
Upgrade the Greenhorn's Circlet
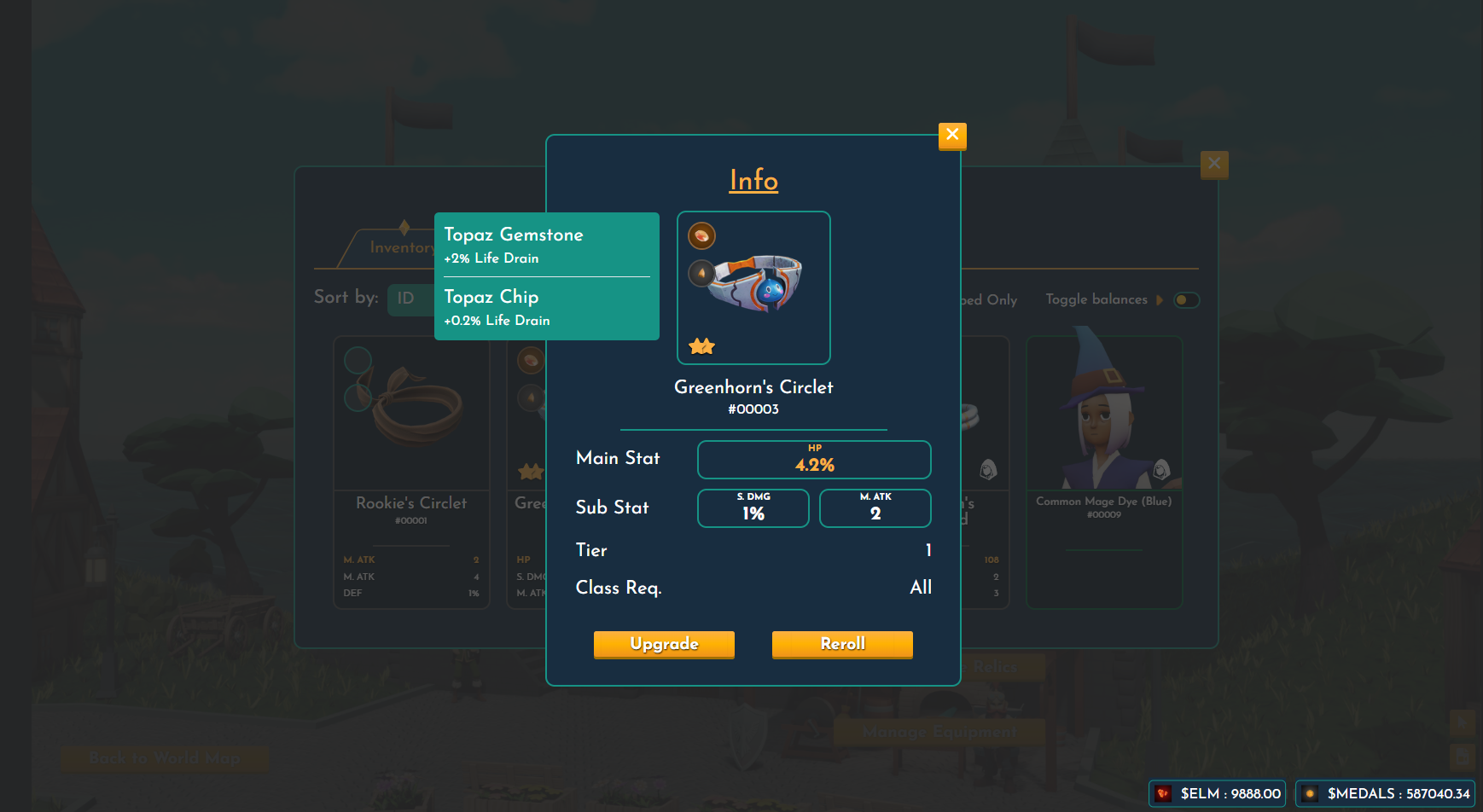(664, 644)
